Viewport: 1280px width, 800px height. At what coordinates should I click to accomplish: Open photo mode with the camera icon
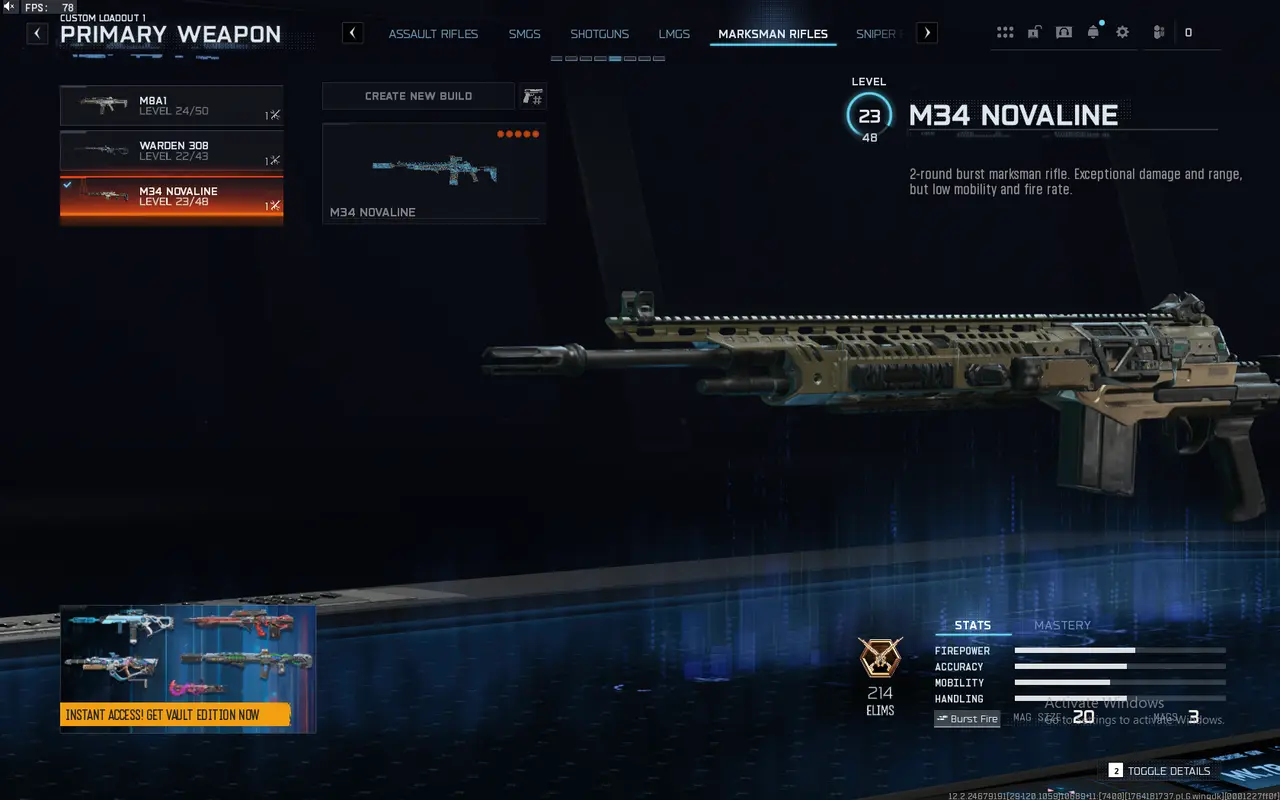[x=1063, y=31]
